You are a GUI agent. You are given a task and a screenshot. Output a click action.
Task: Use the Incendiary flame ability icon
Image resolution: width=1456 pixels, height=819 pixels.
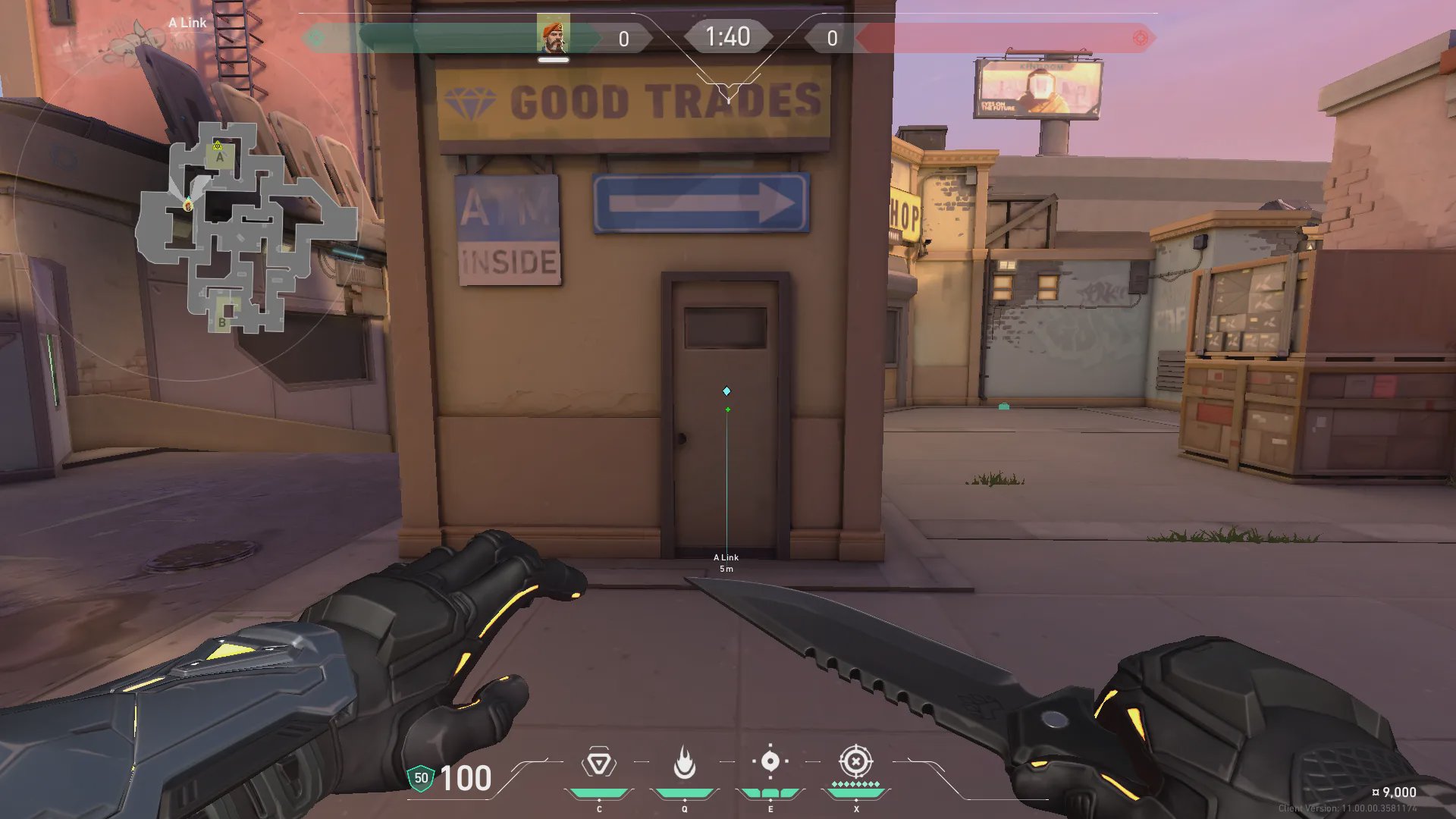pos(684,763)
